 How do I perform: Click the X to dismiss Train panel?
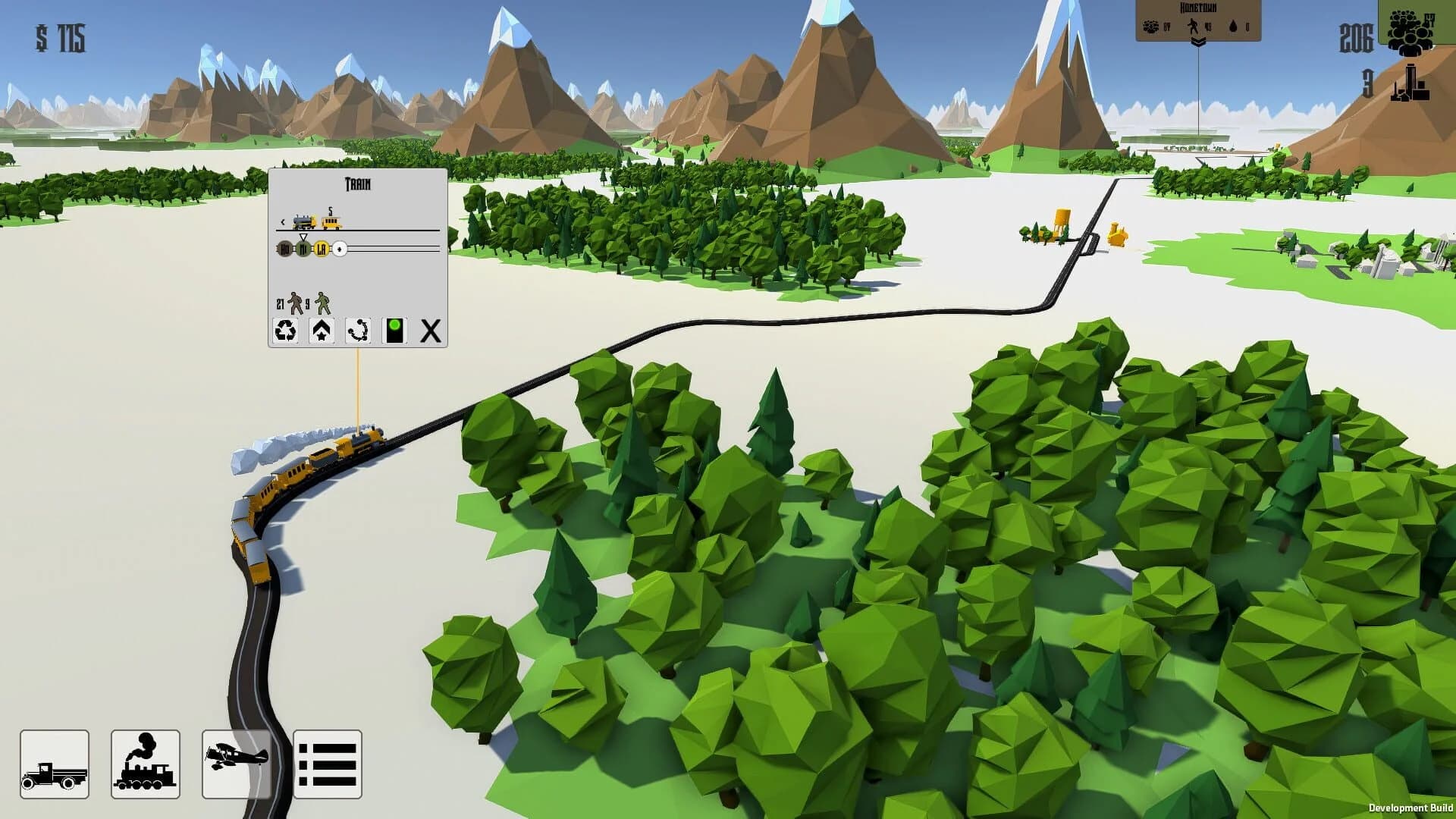(430, 330)
